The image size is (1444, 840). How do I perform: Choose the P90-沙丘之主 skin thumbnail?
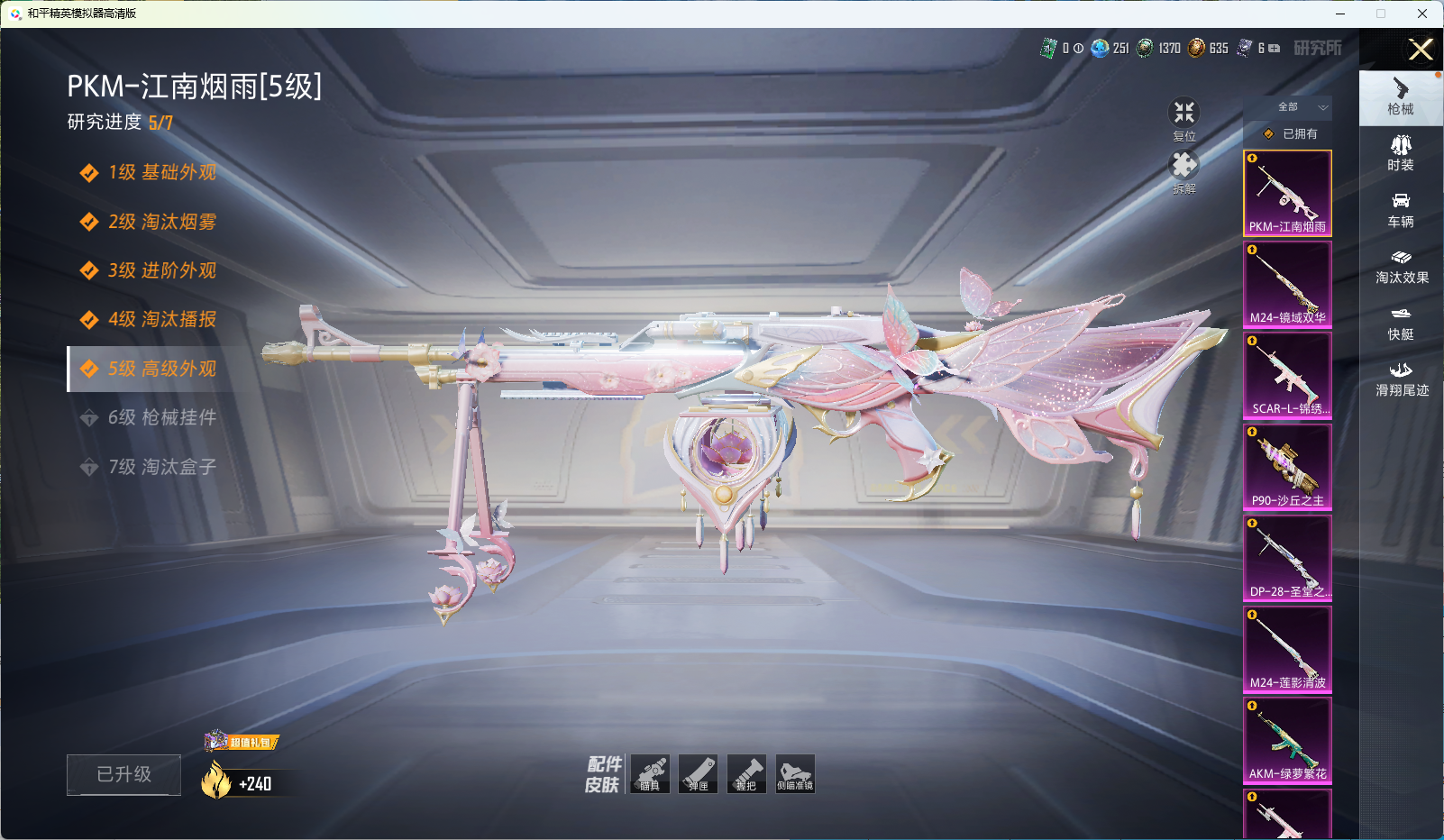1287,467
